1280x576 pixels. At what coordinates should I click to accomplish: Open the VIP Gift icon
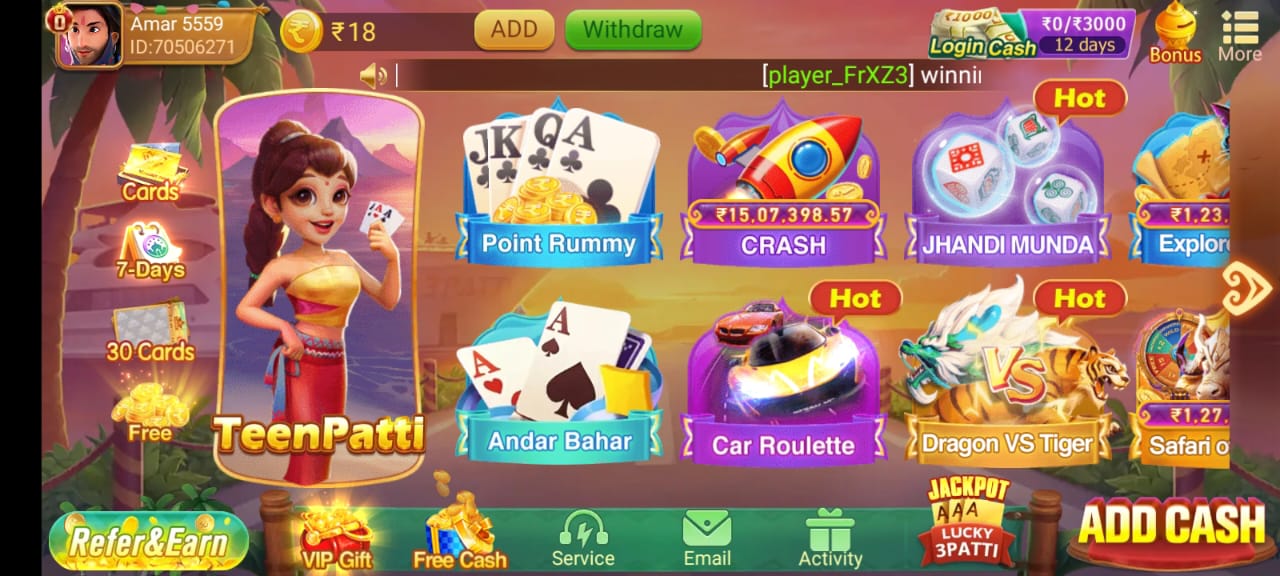336,538
